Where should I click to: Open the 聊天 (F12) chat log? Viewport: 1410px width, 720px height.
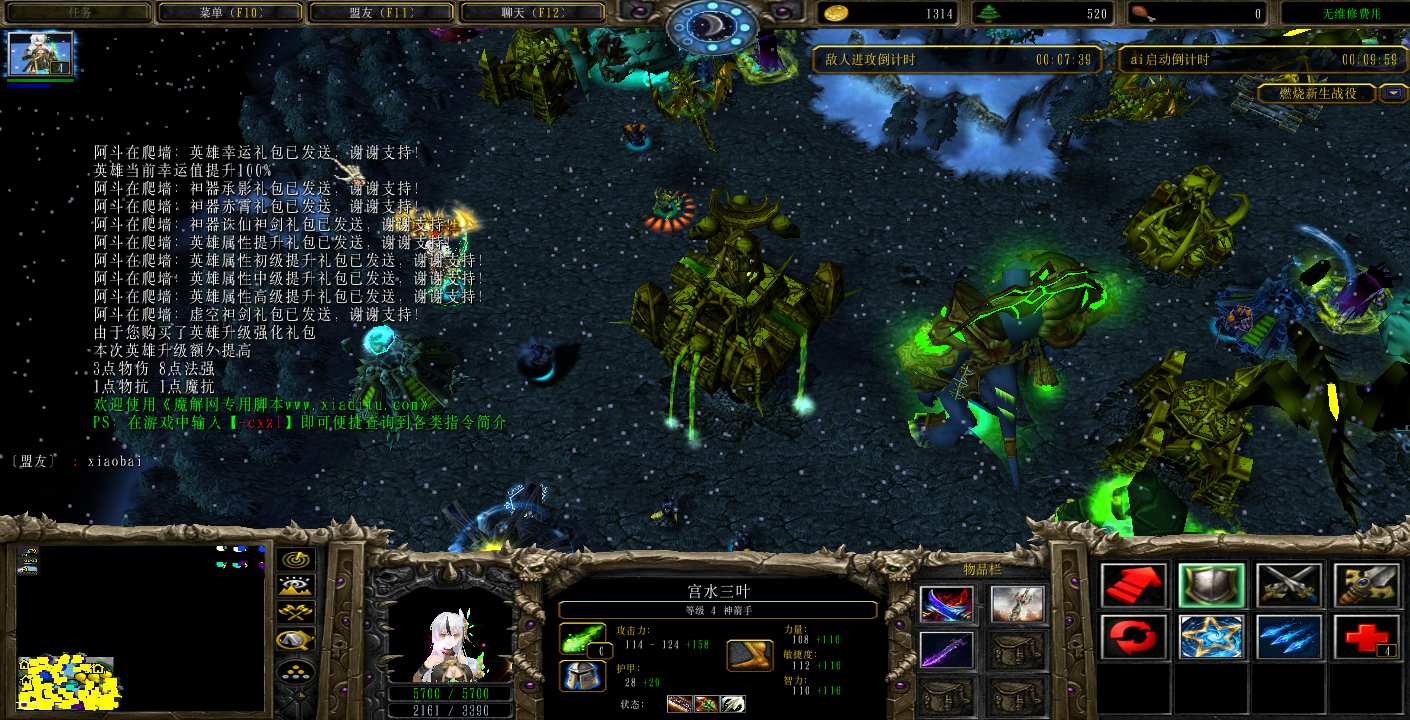point(533,13)
